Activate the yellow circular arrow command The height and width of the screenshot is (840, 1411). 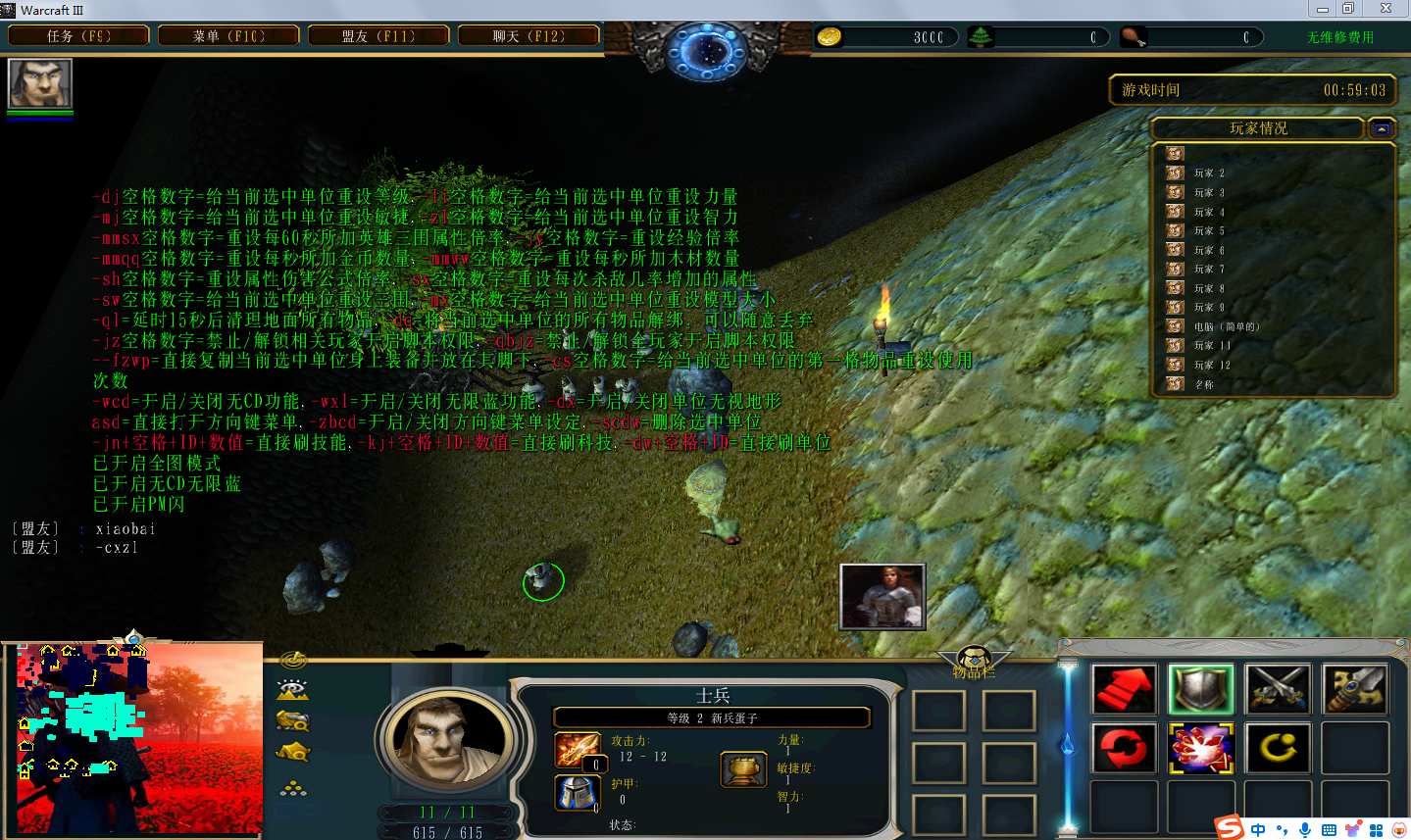click(x=1278, y=749)
